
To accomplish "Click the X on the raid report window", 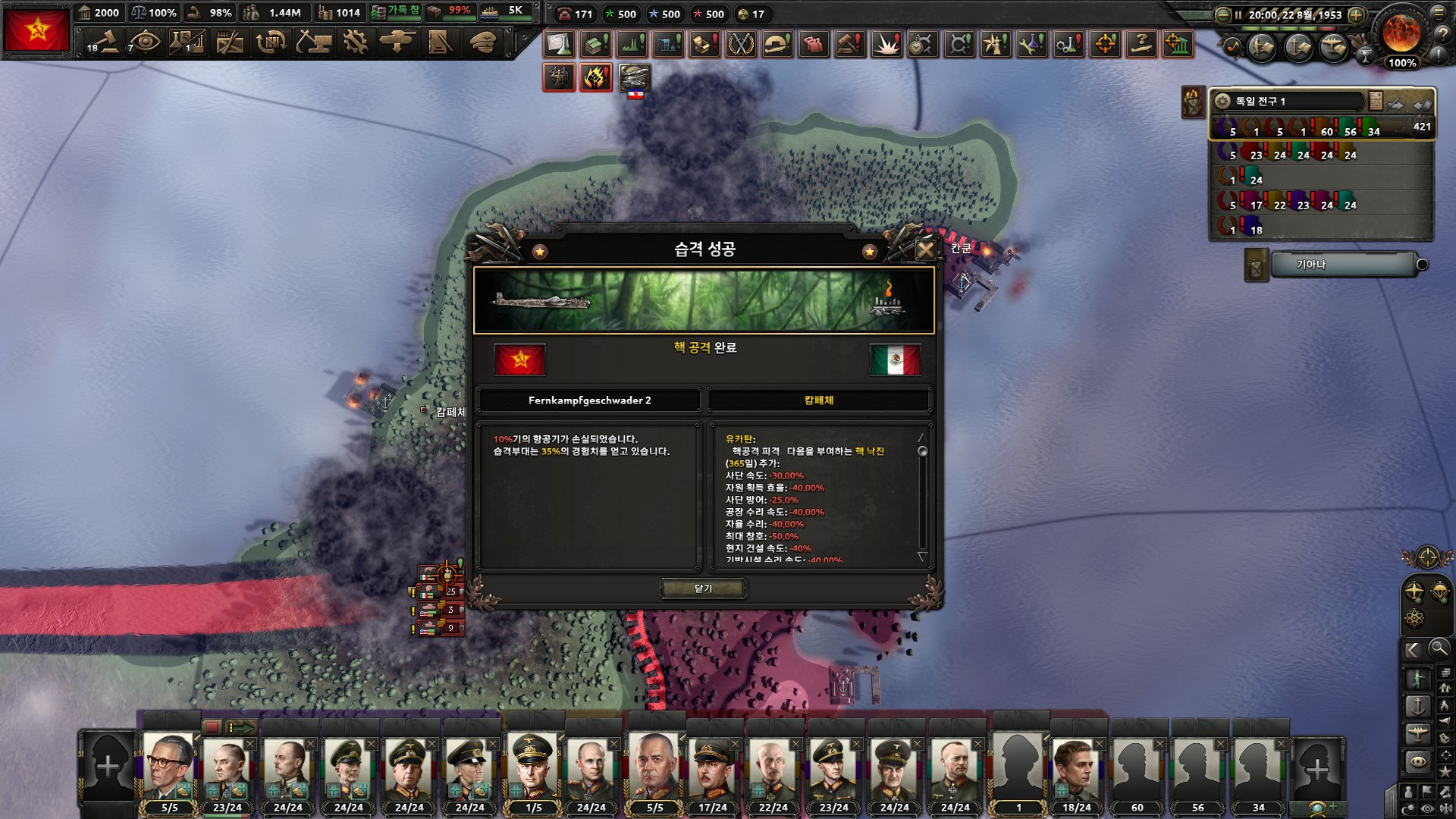I will [x=925, y=249].
